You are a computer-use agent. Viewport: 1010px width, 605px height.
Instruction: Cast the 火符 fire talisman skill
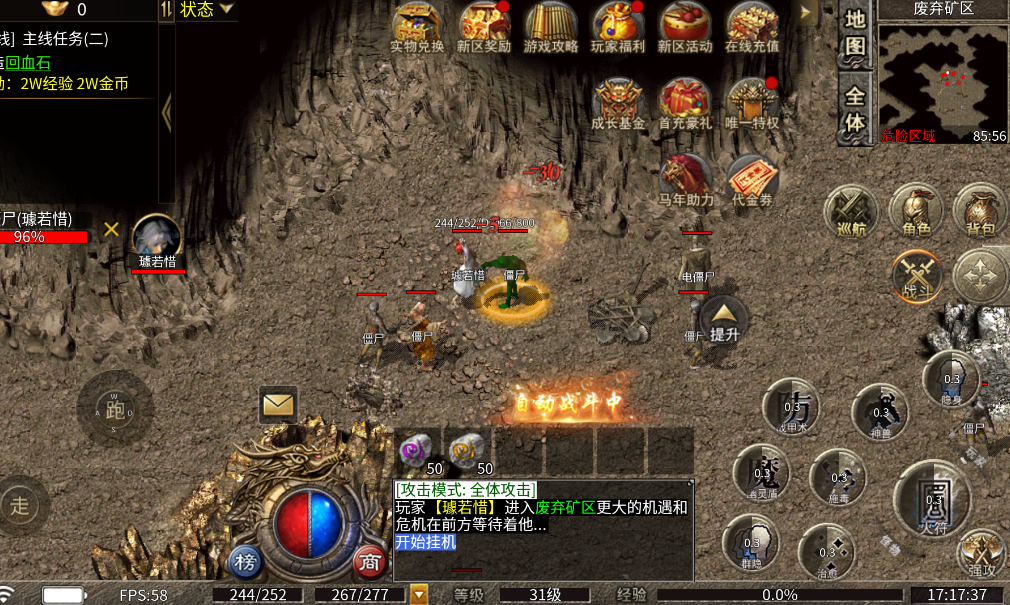click(x=932, y=497)
